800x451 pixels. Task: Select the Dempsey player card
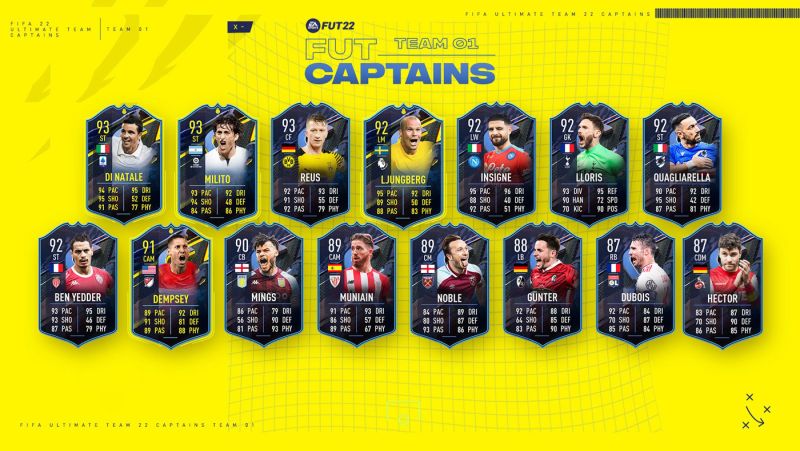pos(169,283)
